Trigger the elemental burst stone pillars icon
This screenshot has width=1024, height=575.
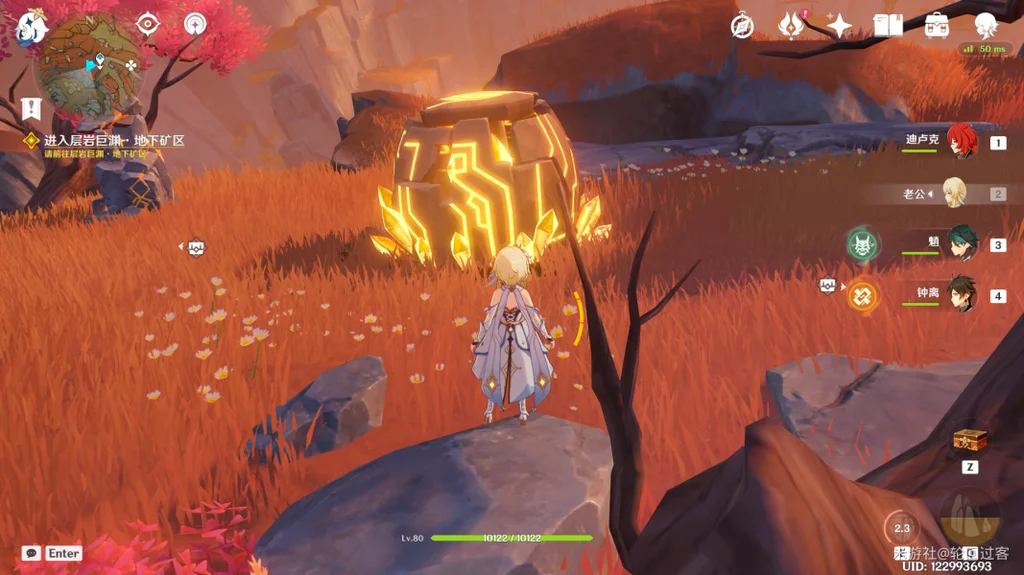click(968, 516)
